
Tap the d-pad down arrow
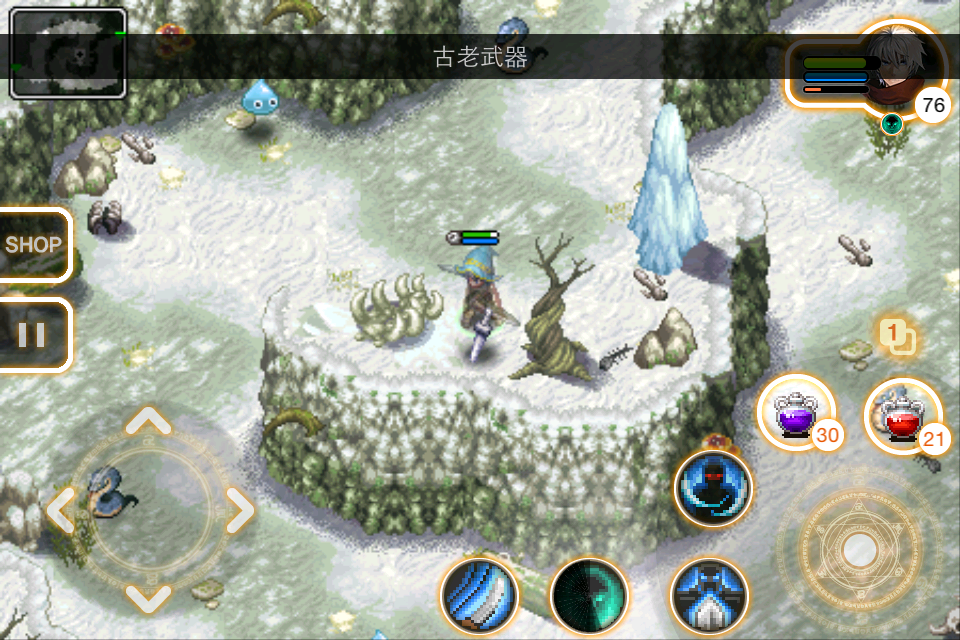pyautogui.click(x=149, y=598)
